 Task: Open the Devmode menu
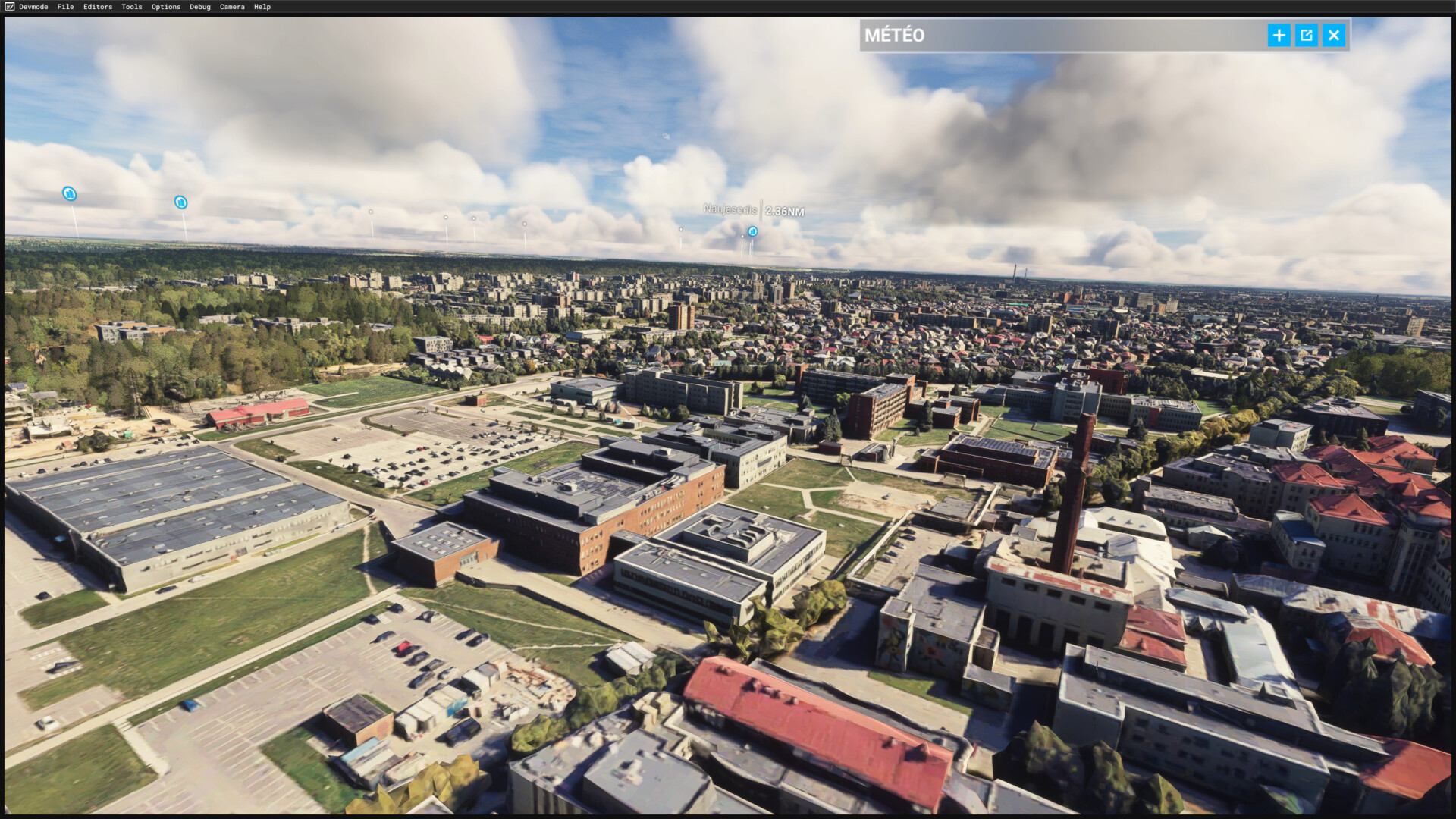tap(33, 7)
